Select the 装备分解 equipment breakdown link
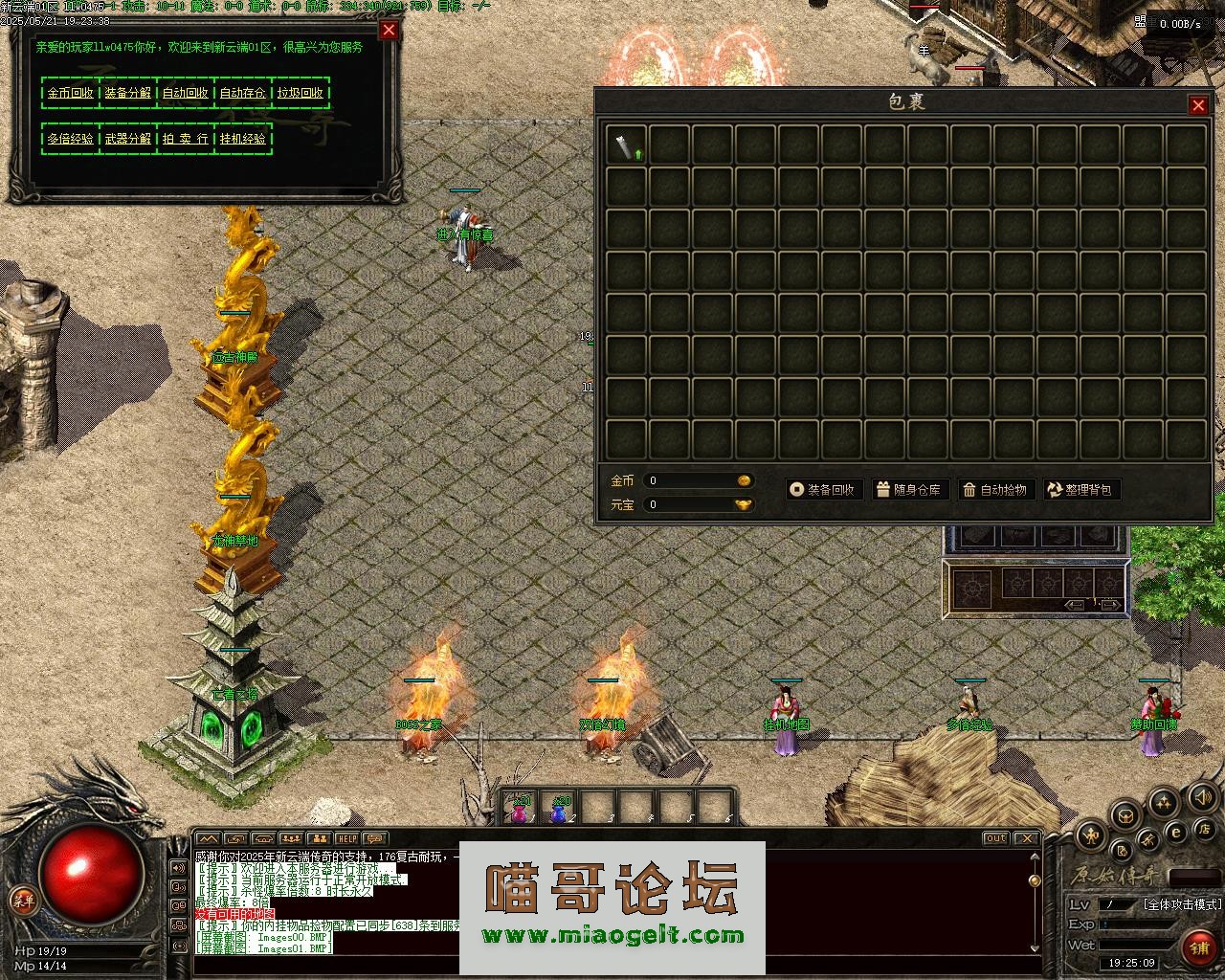Image resolution: width=1225 pixels, height=980 pixels. [128, 93]
